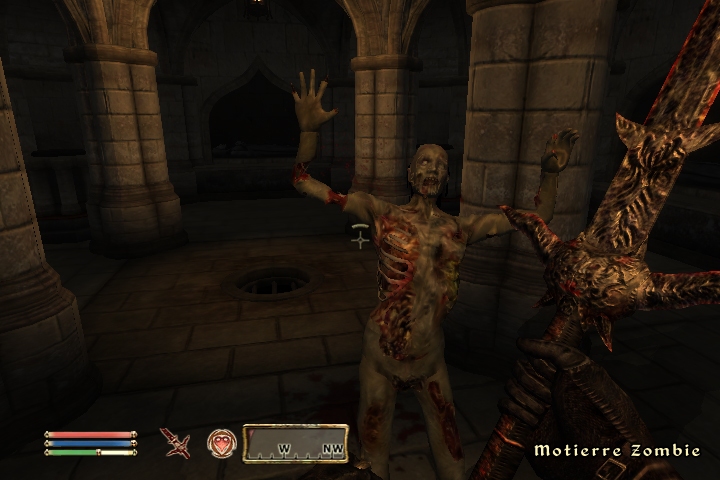Select the active heart spell icon

(221, 443)
